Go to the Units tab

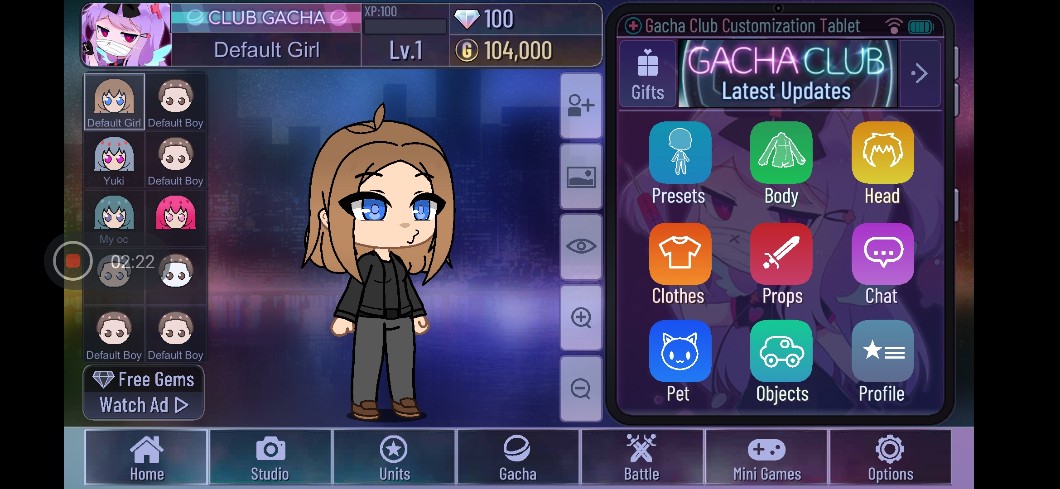394,457
